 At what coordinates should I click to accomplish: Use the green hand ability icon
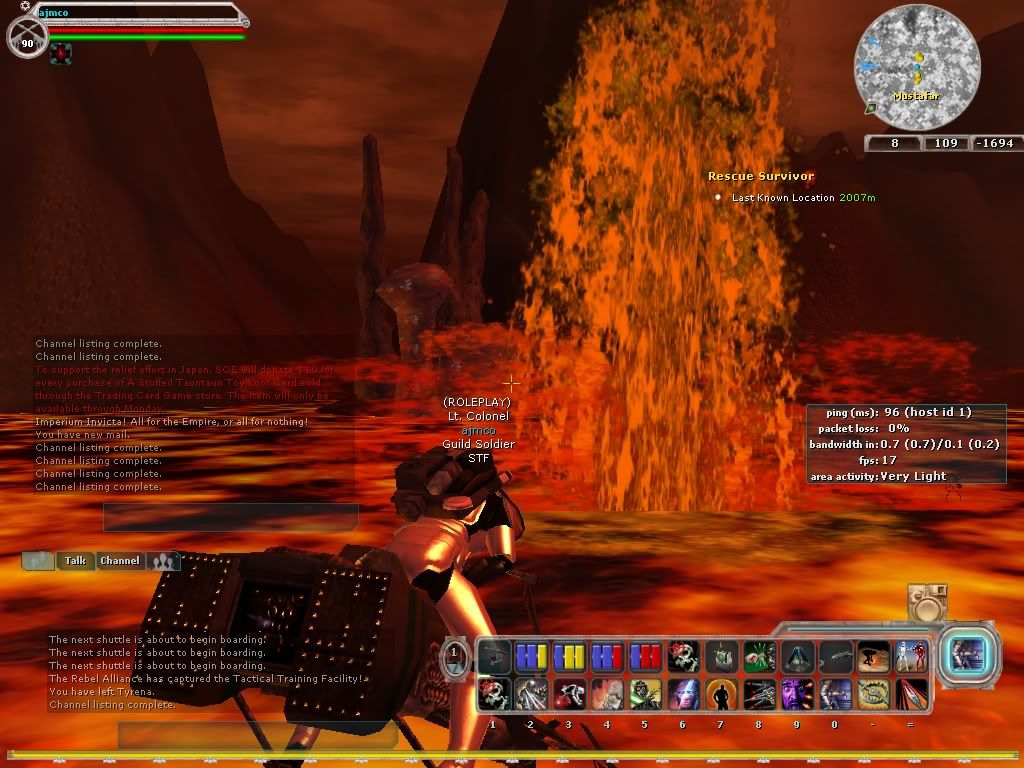point(760,657)
